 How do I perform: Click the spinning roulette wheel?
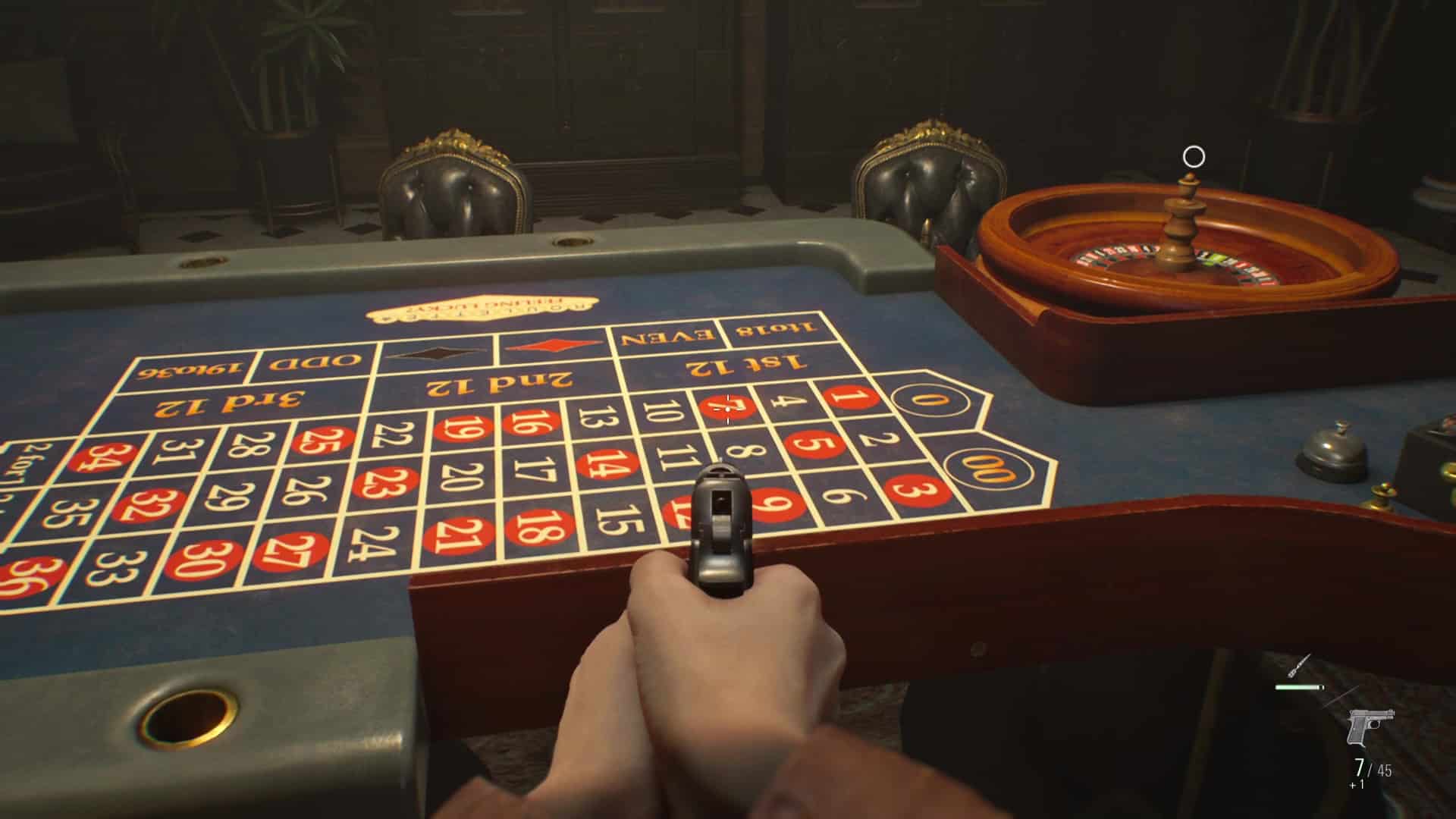[x=1181, y=250]
